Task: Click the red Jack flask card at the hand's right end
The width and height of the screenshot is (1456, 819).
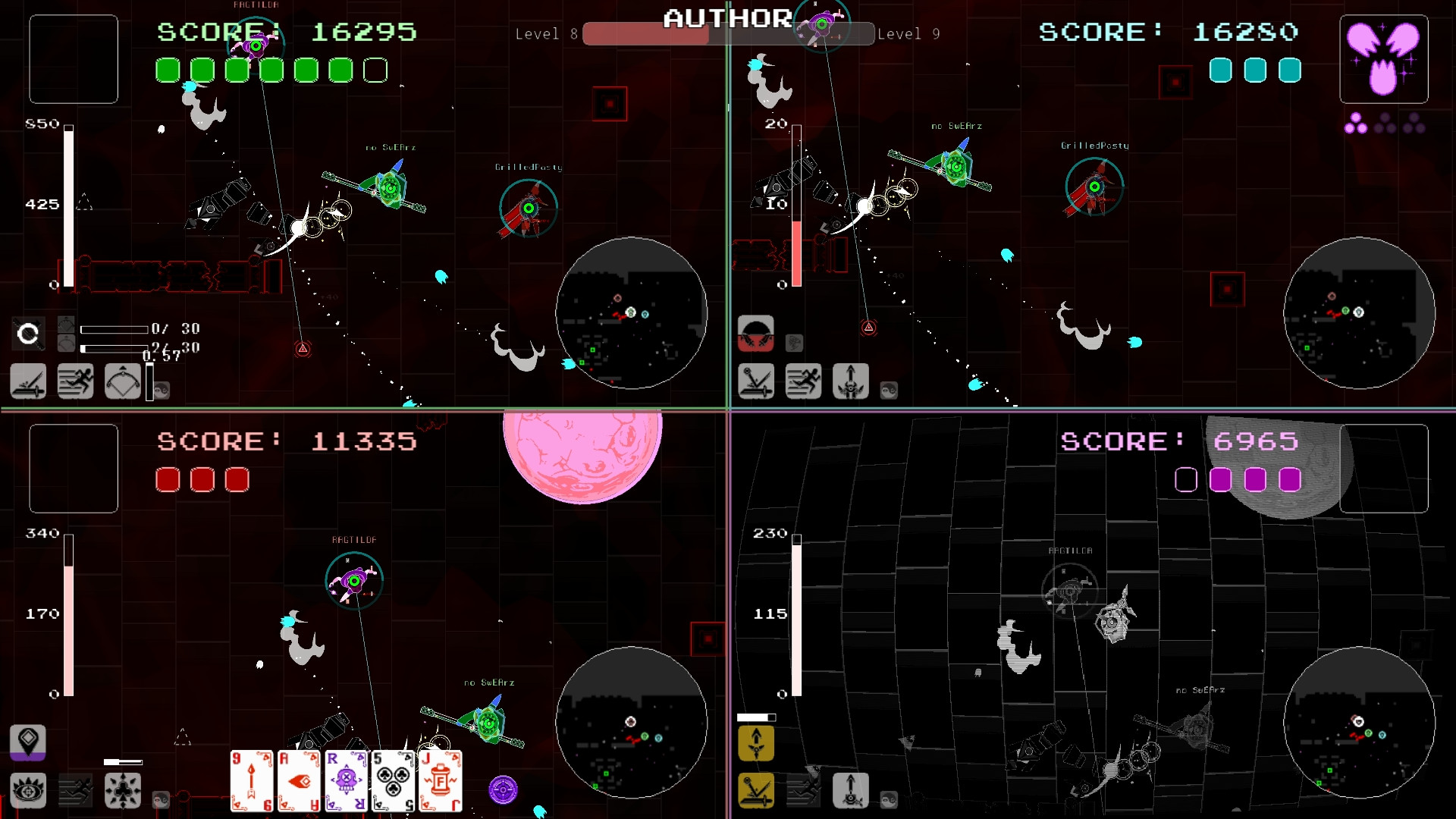Action: point(439,781)
